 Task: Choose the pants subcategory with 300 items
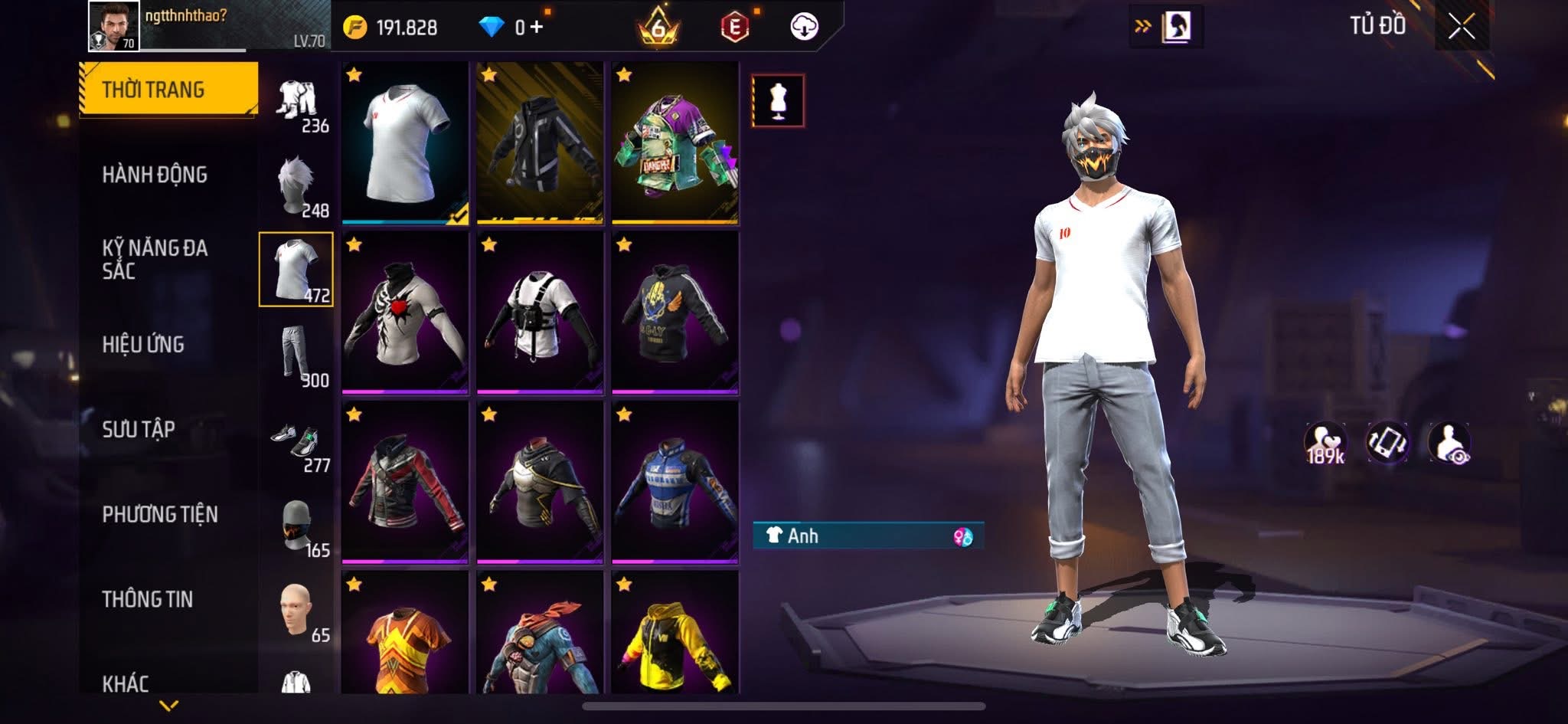click(x=297, y=355)
